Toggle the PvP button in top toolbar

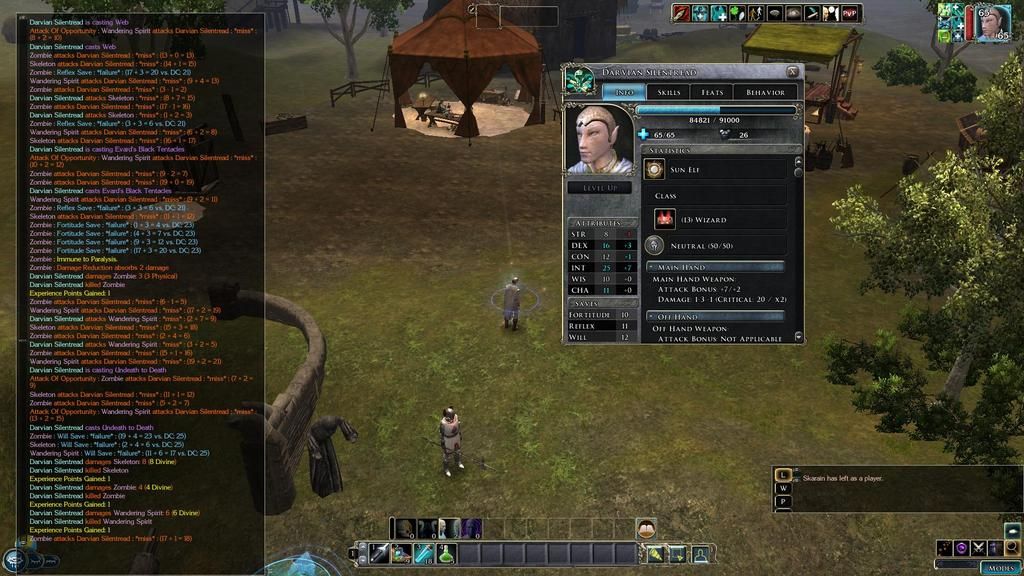click(850, 13)
